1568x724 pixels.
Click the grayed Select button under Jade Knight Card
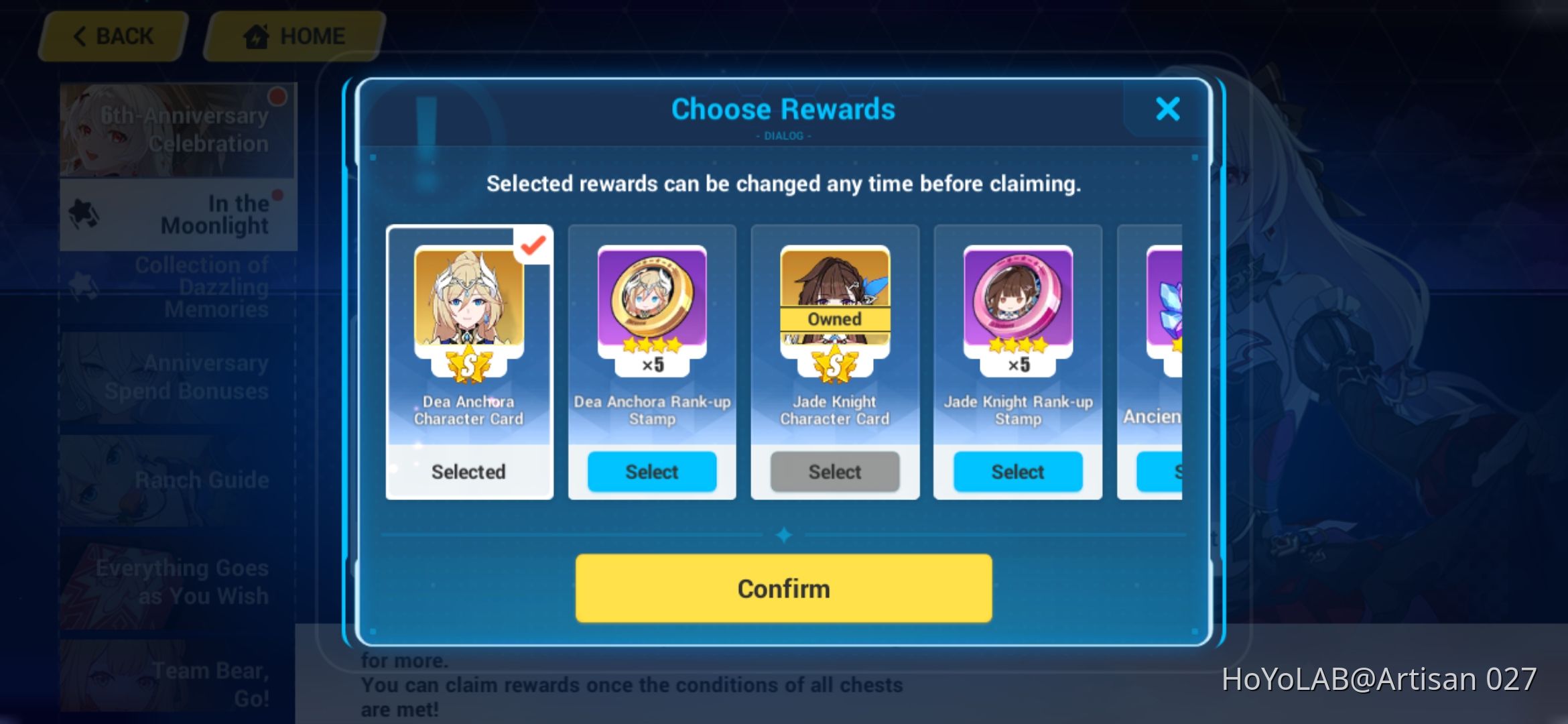click(834, 471)
